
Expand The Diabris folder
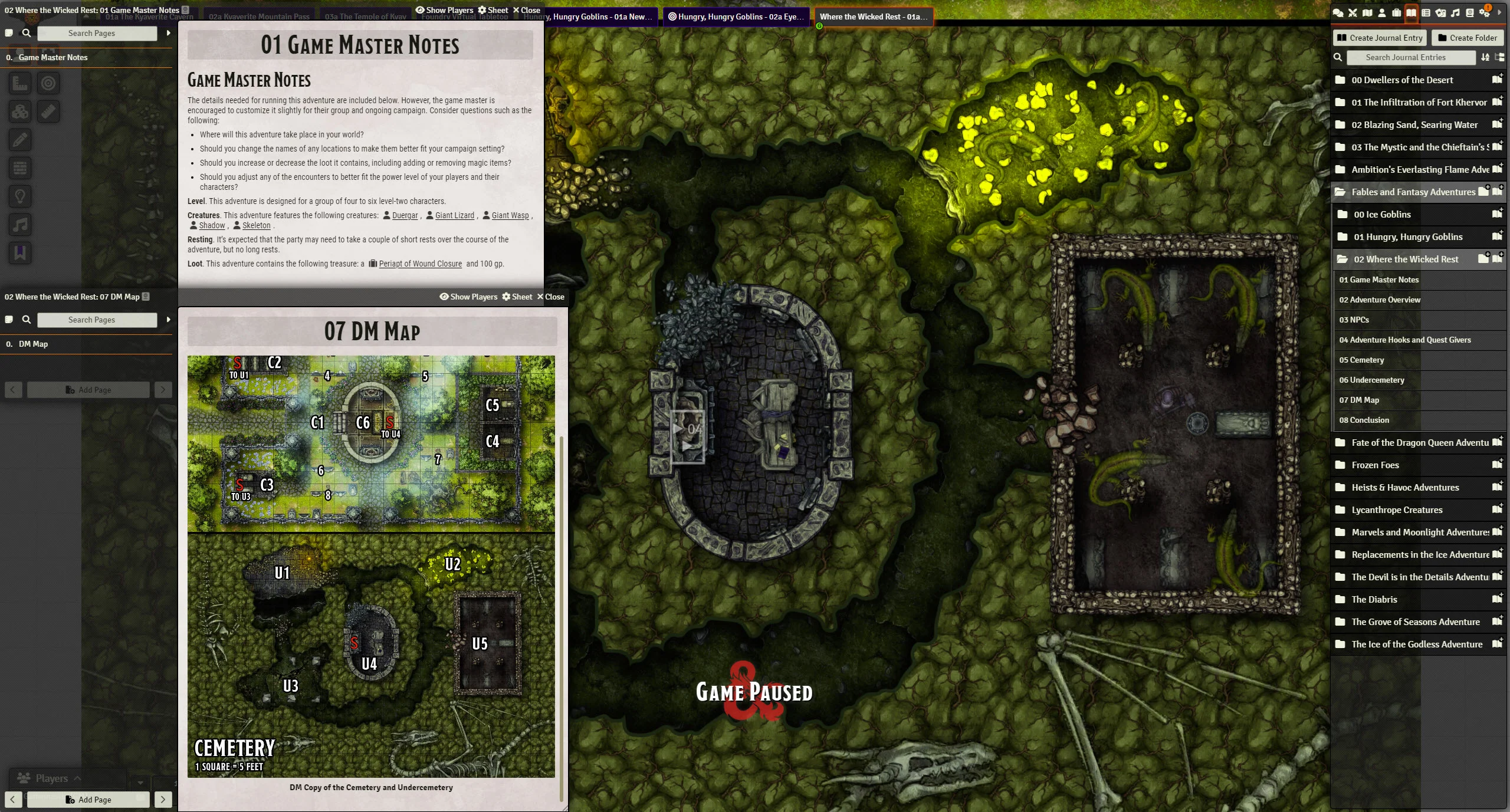(1374, 599)
